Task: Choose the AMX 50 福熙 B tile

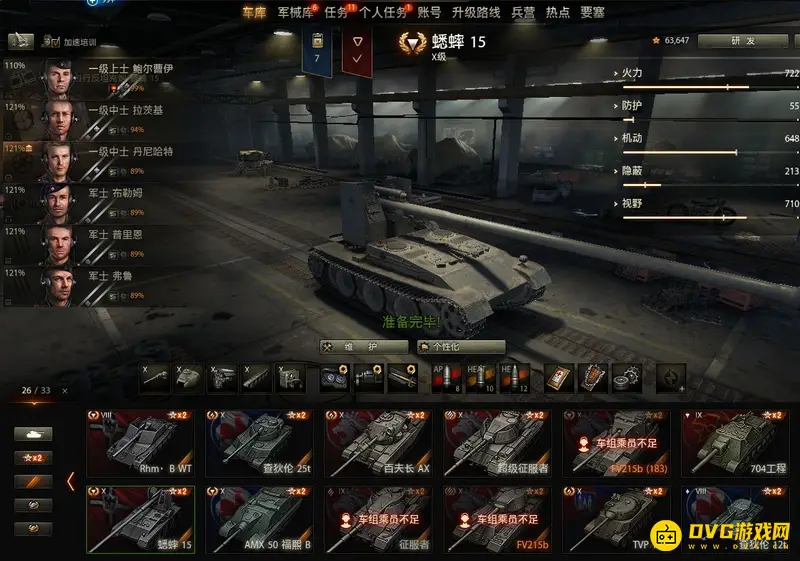Action: click(259, 518)
